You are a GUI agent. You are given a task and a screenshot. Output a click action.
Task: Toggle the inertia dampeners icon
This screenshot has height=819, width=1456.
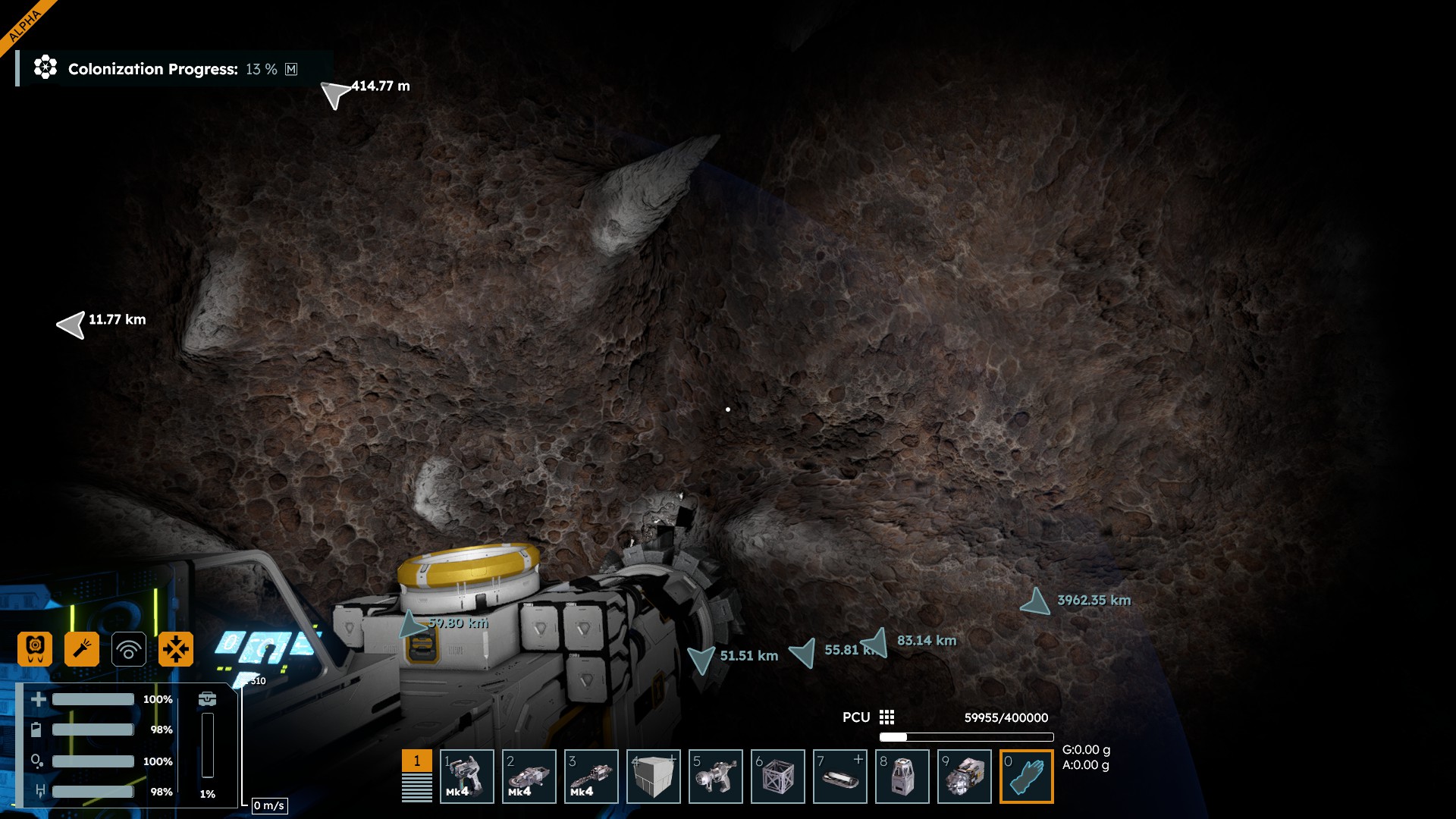pyautogui.click(x=176, y=649)
